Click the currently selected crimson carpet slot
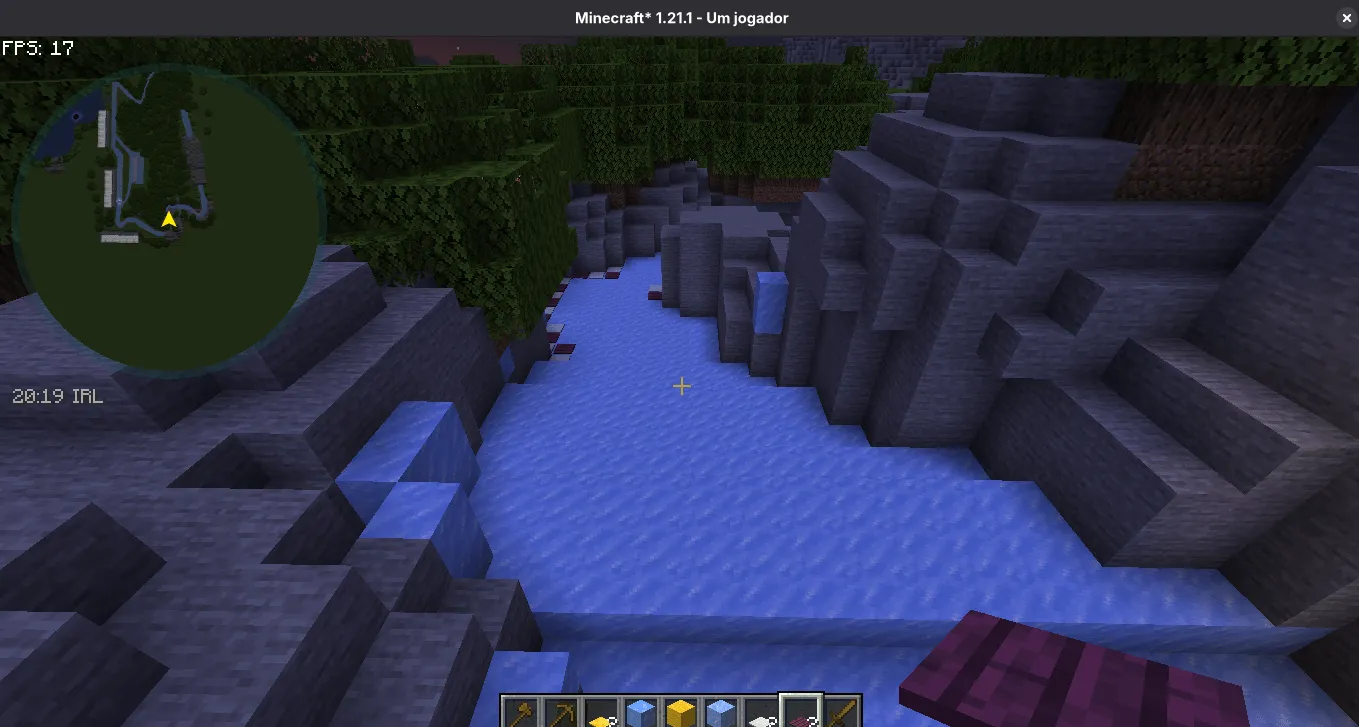 [x=802, y=712]
